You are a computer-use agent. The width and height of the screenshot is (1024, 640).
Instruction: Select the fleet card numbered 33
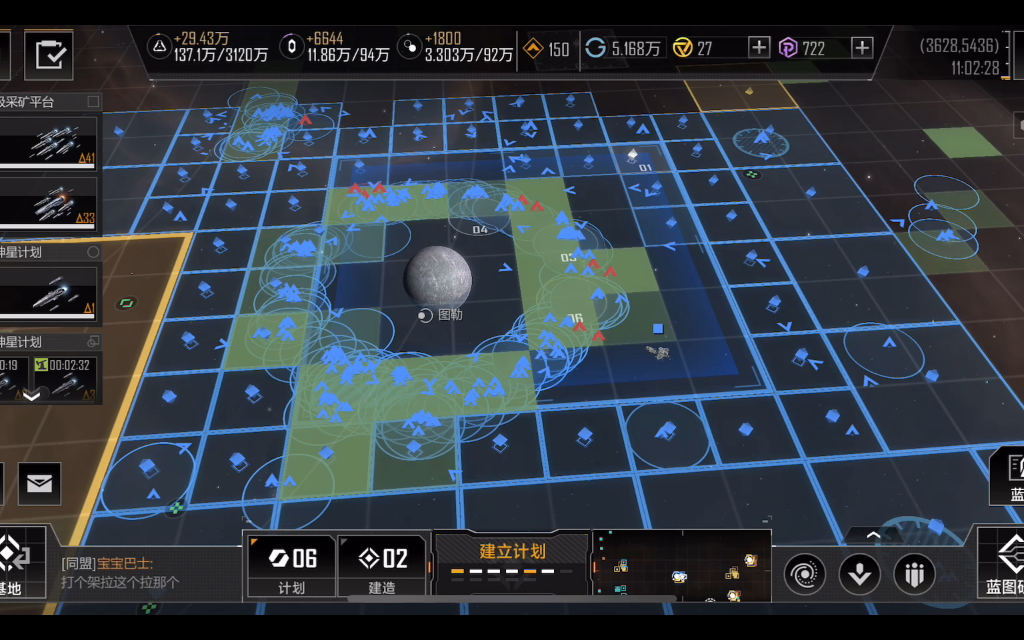pos(49,202)
